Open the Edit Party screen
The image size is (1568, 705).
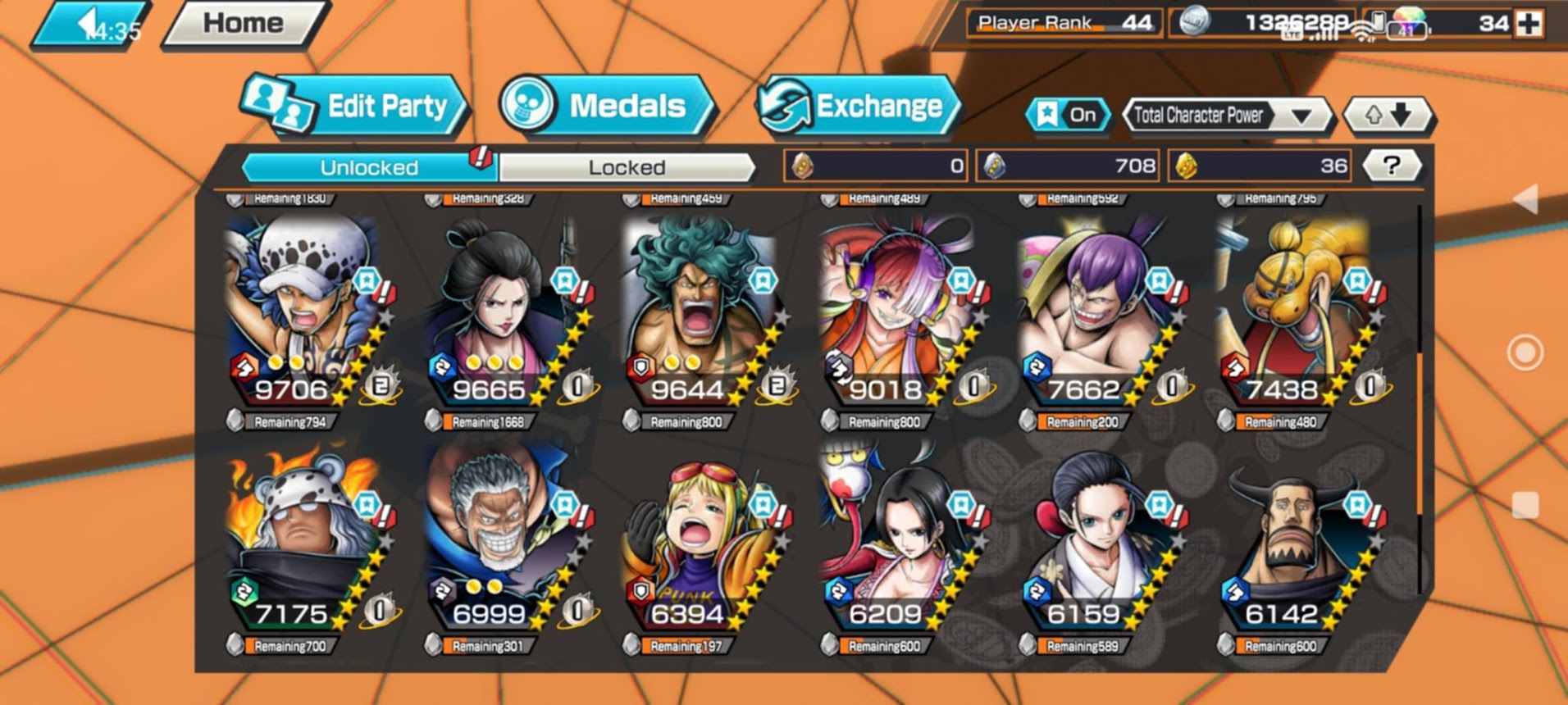[x=354, y=107]
